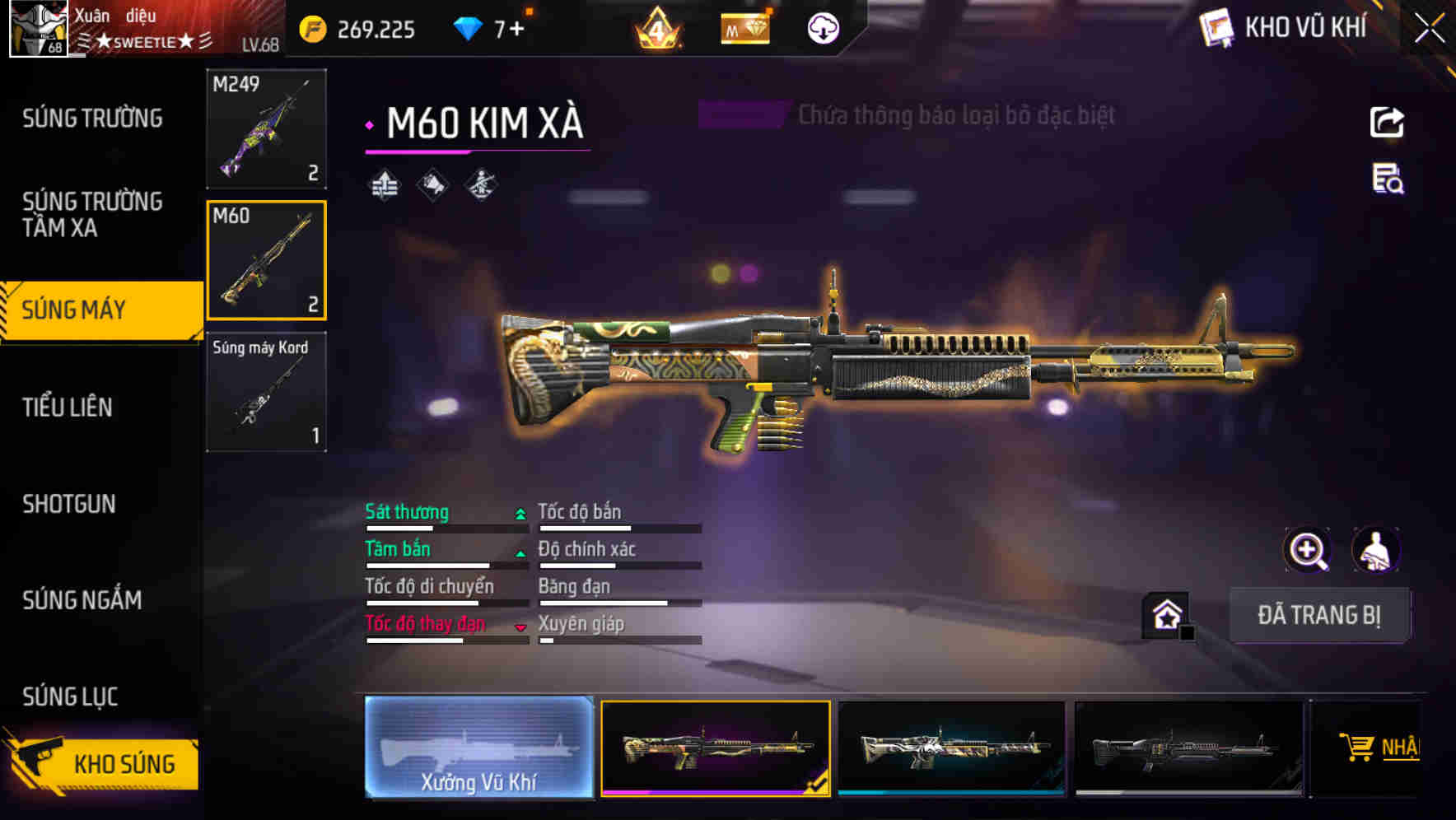Add diamonds with the plus button
The height and width of the screenshot is (820, 1456).
coord(516,30)
